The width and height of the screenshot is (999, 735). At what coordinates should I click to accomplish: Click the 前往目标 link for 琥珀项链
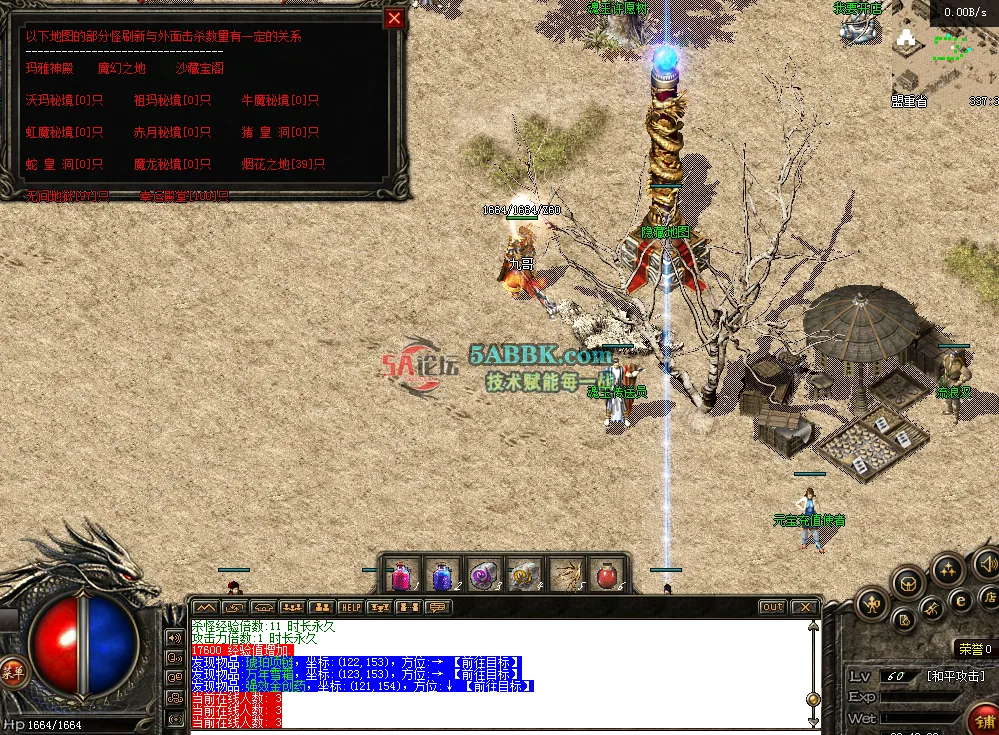tap(483, 661)
